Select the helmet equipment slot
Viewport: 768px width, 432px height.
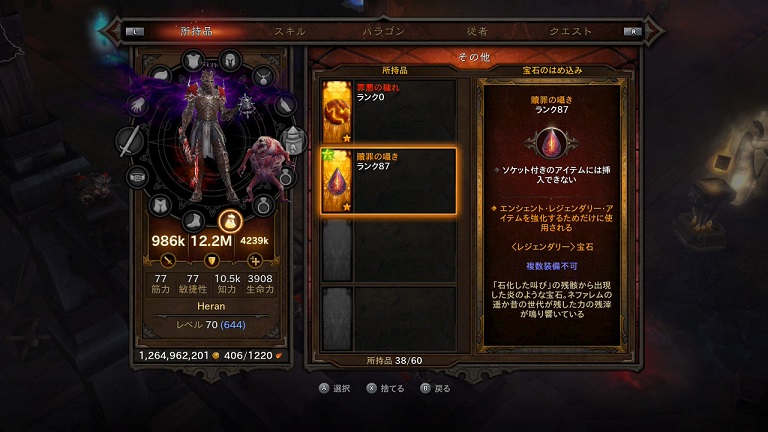[x=227, y=59]
